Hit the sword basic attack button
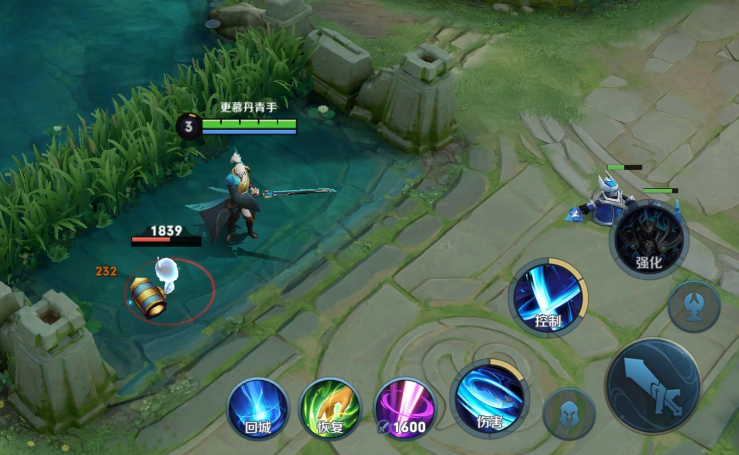This screenshot has width=739, height=455. (652, 386)
